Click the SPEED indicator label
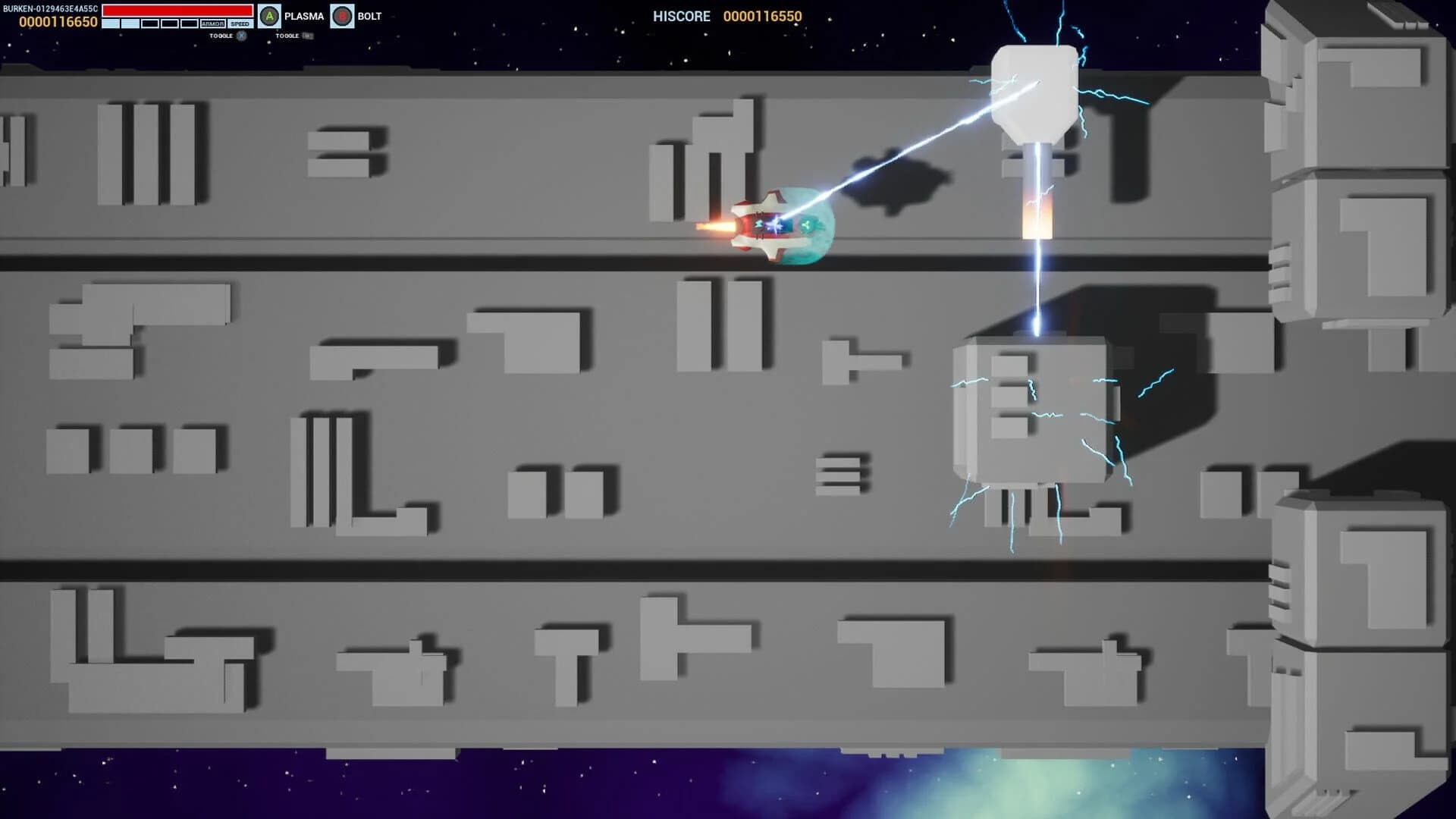The width and height of the screenshot is (1456, 819). coord(240,24)
